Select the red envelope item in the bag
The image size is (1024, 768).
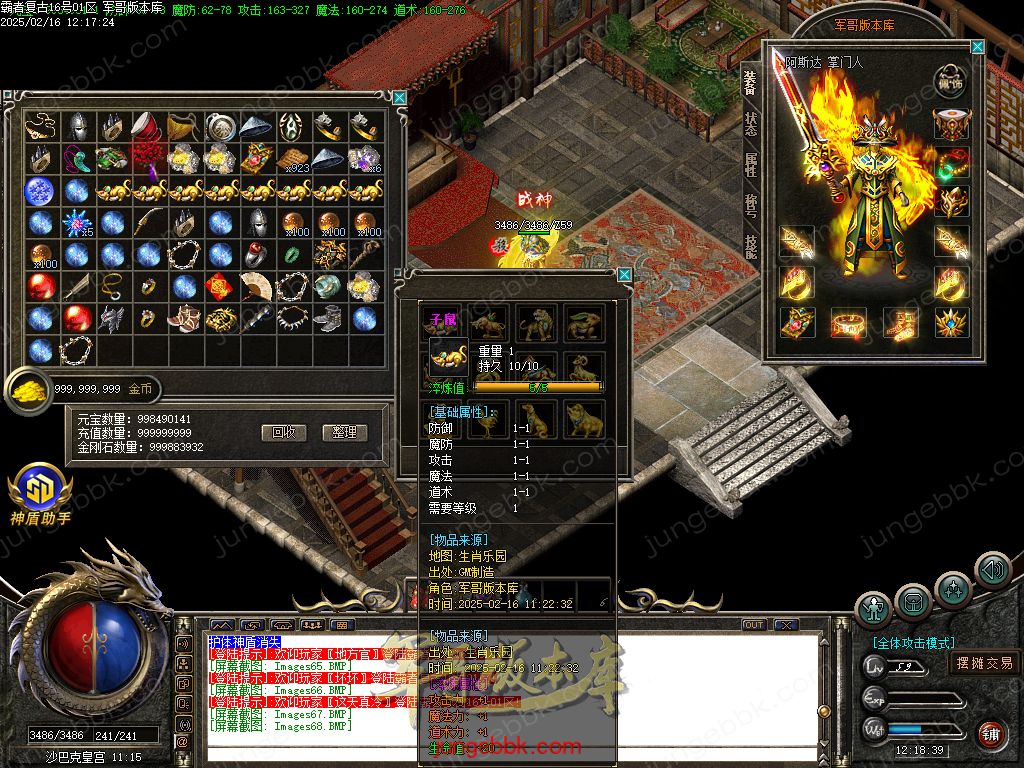[x=221, y=288]
